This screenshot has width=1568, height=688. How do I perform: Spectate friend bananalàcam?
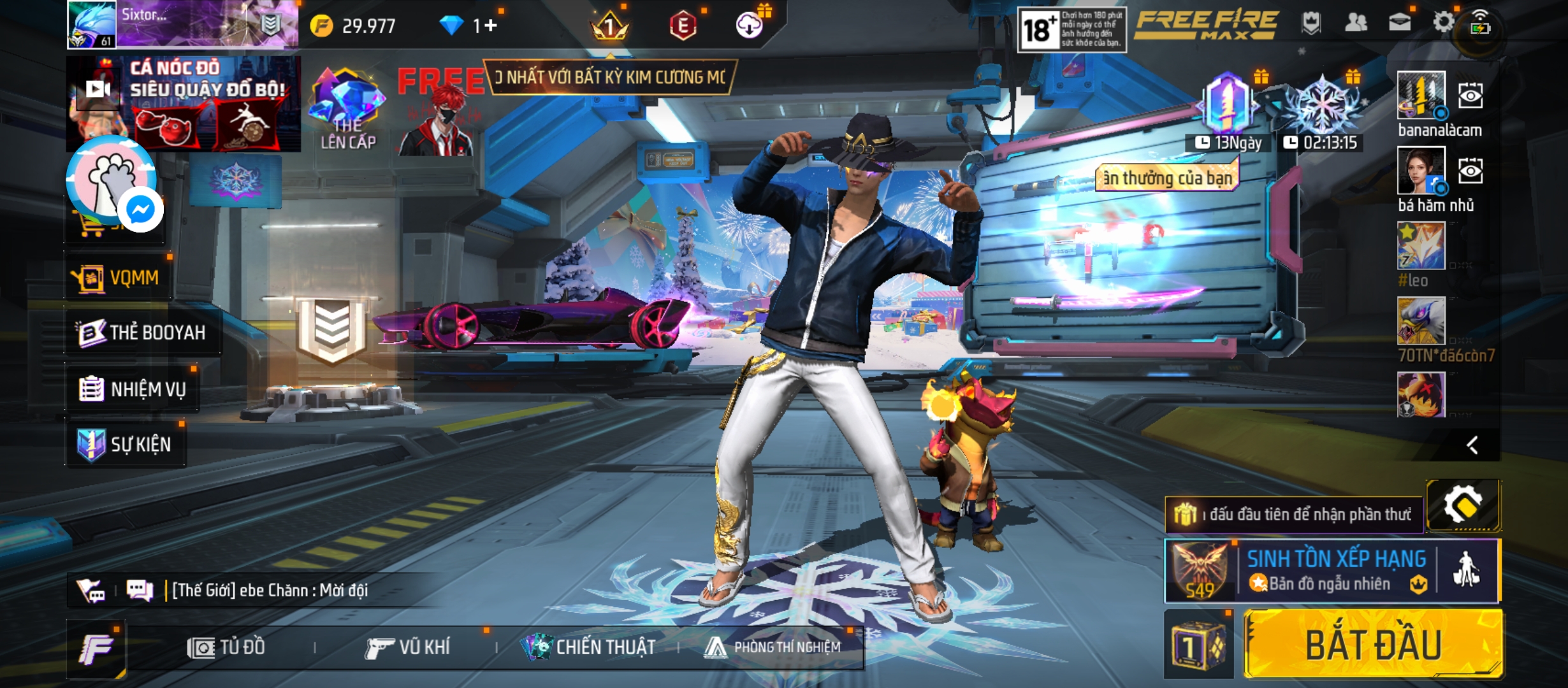tap(1470, 96)
